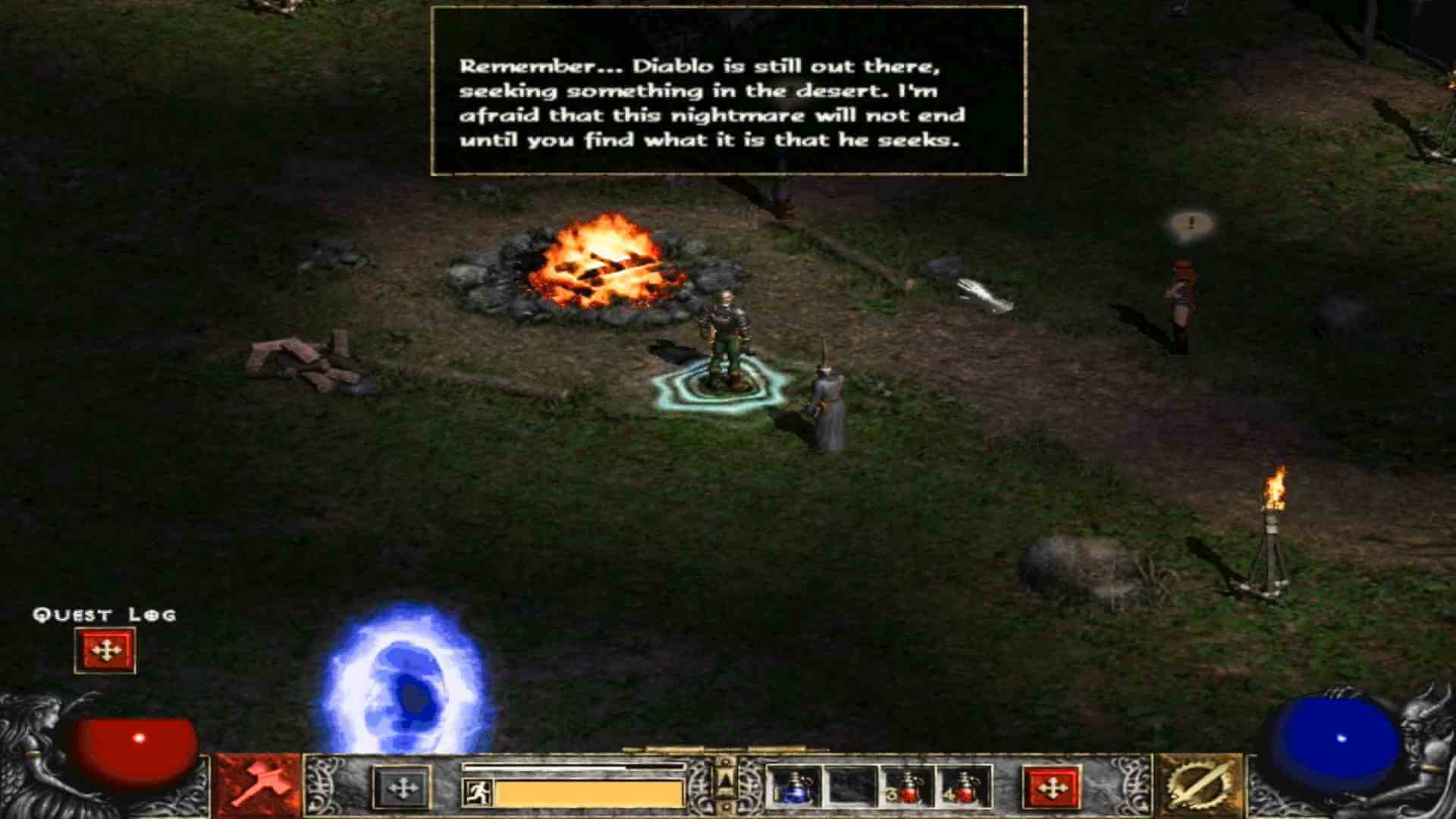Click the up arrow between stamina and experience bars
Image resolution: width=1456 pixels, height=819 pixels.
click(724, 781)
